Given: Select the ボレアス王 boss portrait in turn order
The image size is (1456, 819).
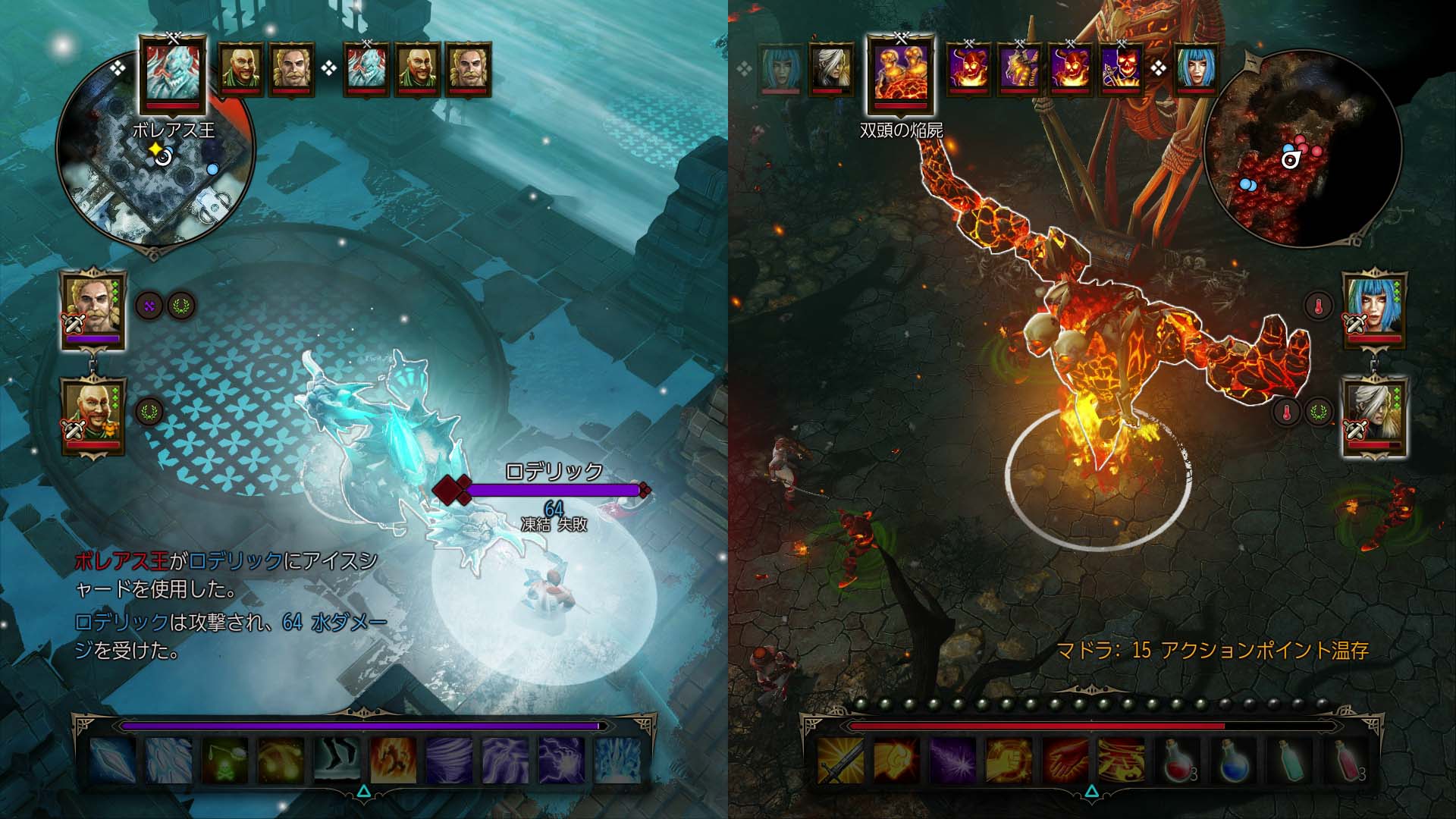Looking at the screenshot, I should pos(173,72).
